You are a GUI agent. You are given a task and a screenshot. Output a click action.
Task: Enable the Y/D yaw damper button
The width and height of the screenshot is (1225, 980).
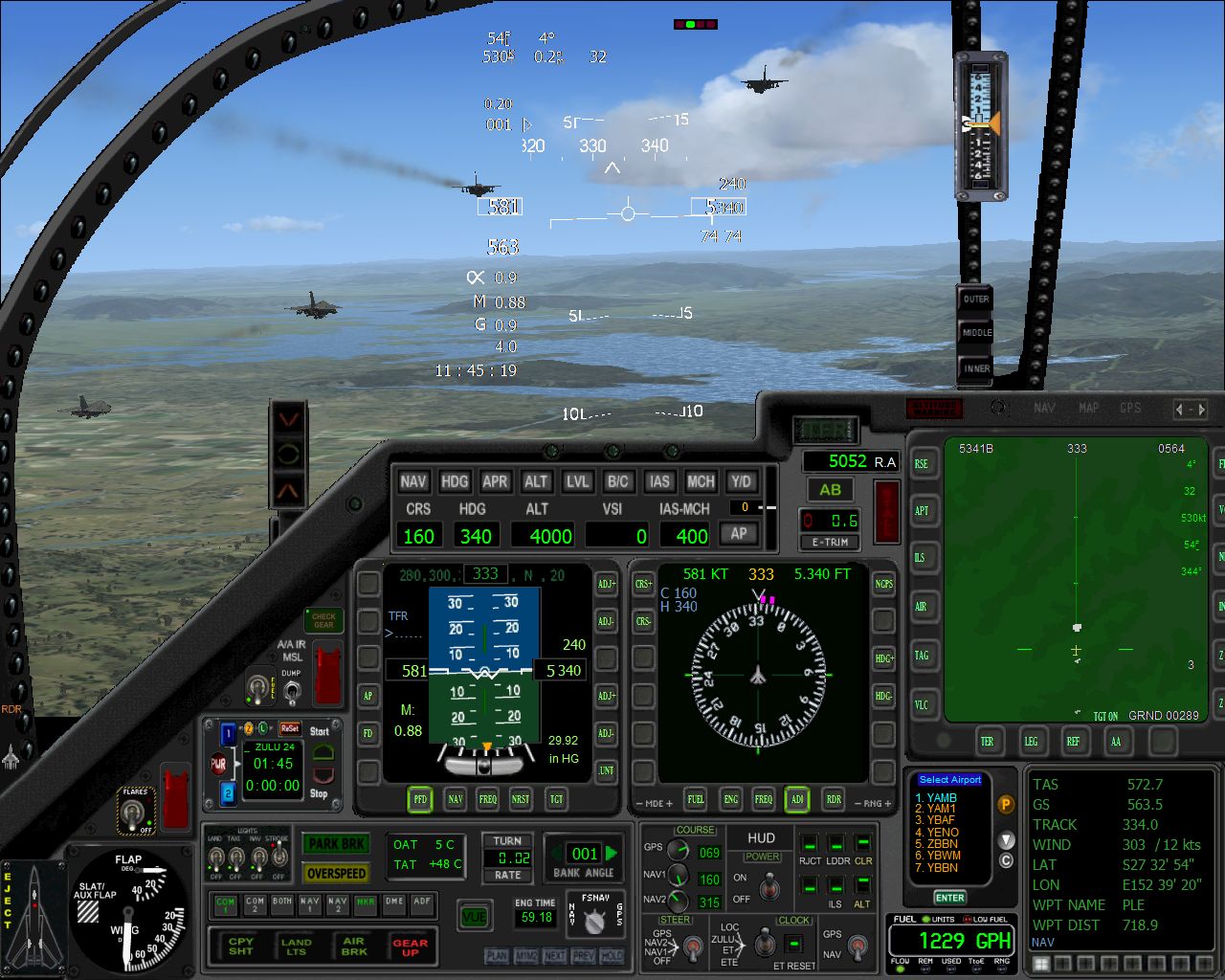point(741,481)
